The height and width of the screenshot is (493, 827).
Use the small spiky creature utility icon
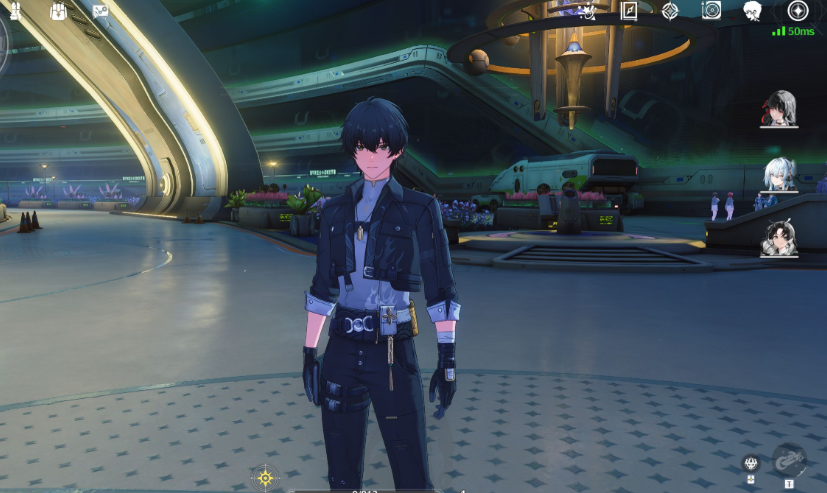(751, 462)
